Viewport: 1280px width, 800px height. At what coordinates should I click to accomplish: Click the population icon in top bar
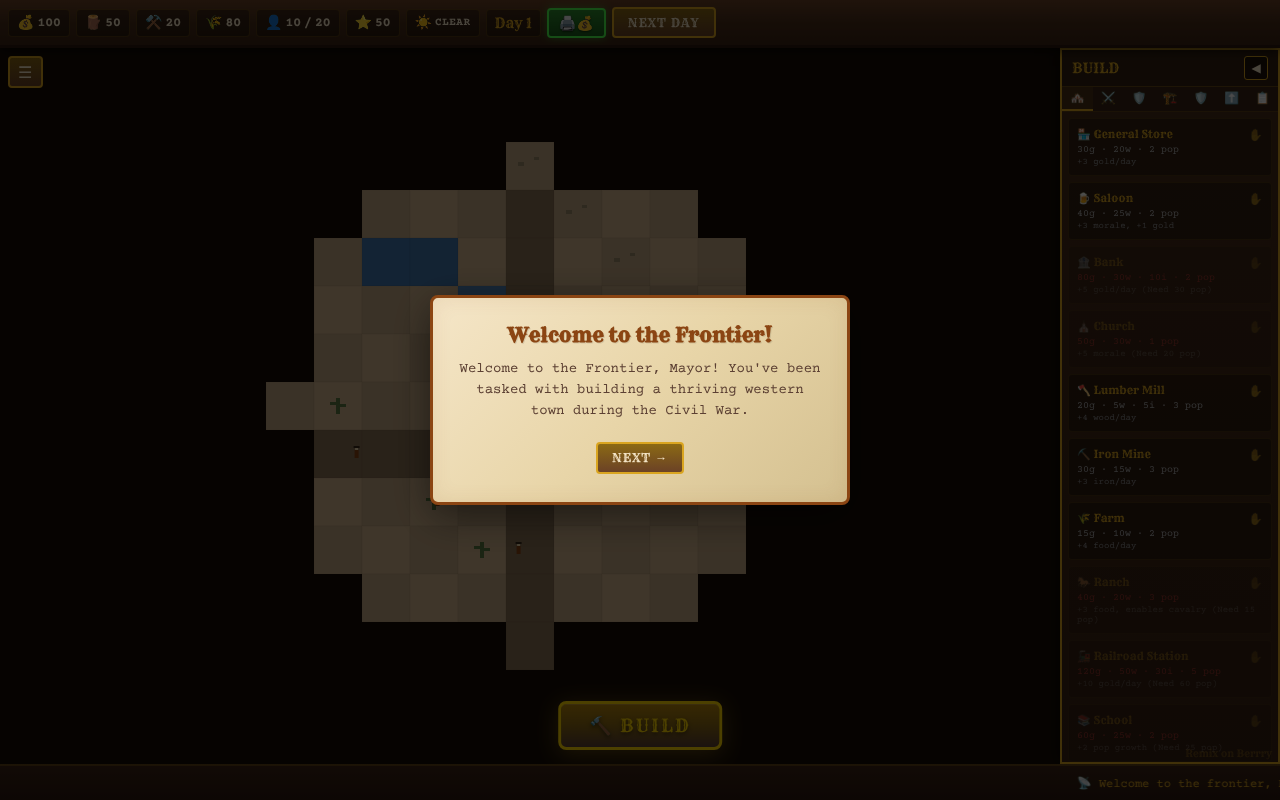274,22
